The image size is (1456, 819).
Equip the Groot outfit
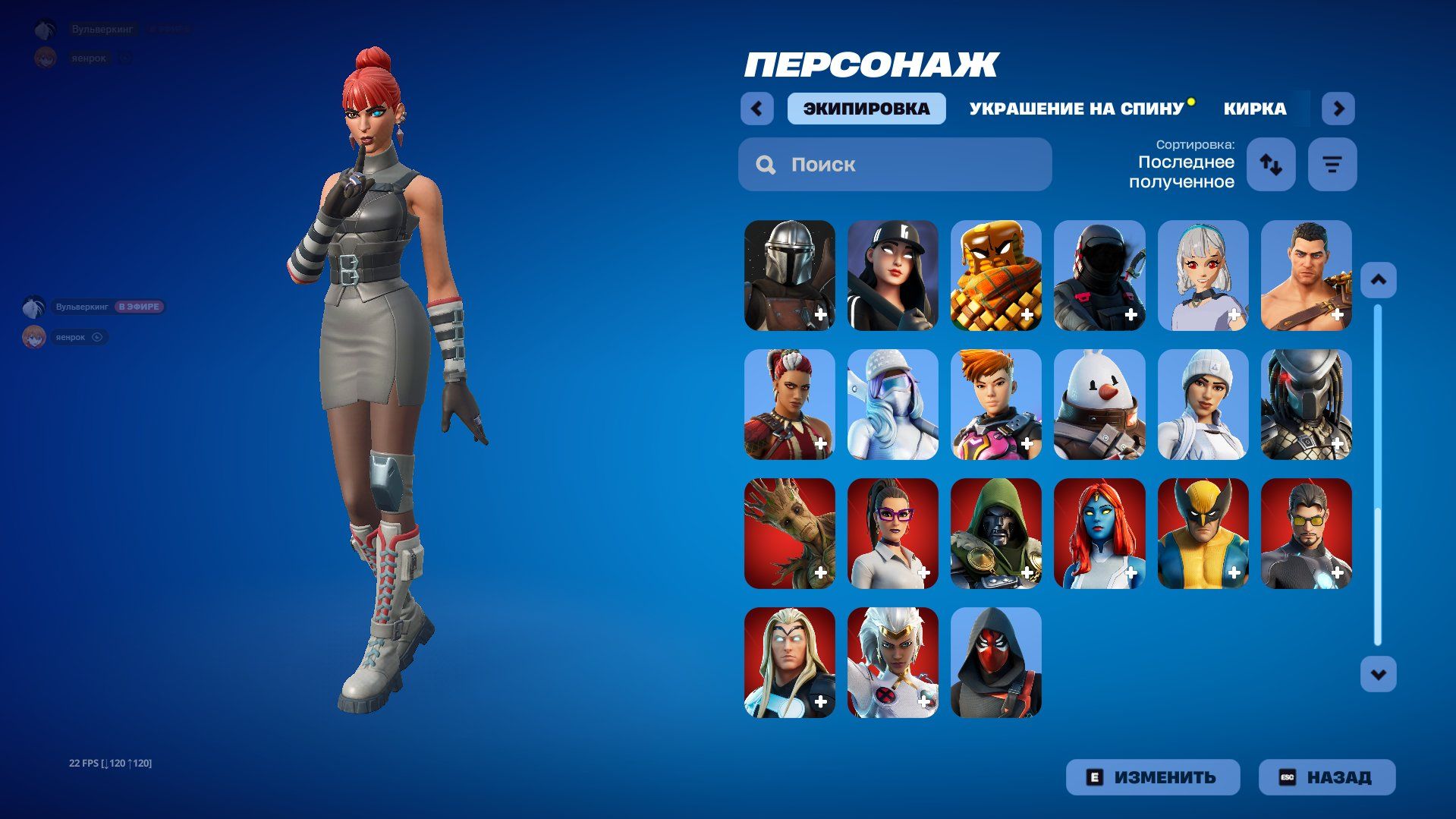[789, 533]
